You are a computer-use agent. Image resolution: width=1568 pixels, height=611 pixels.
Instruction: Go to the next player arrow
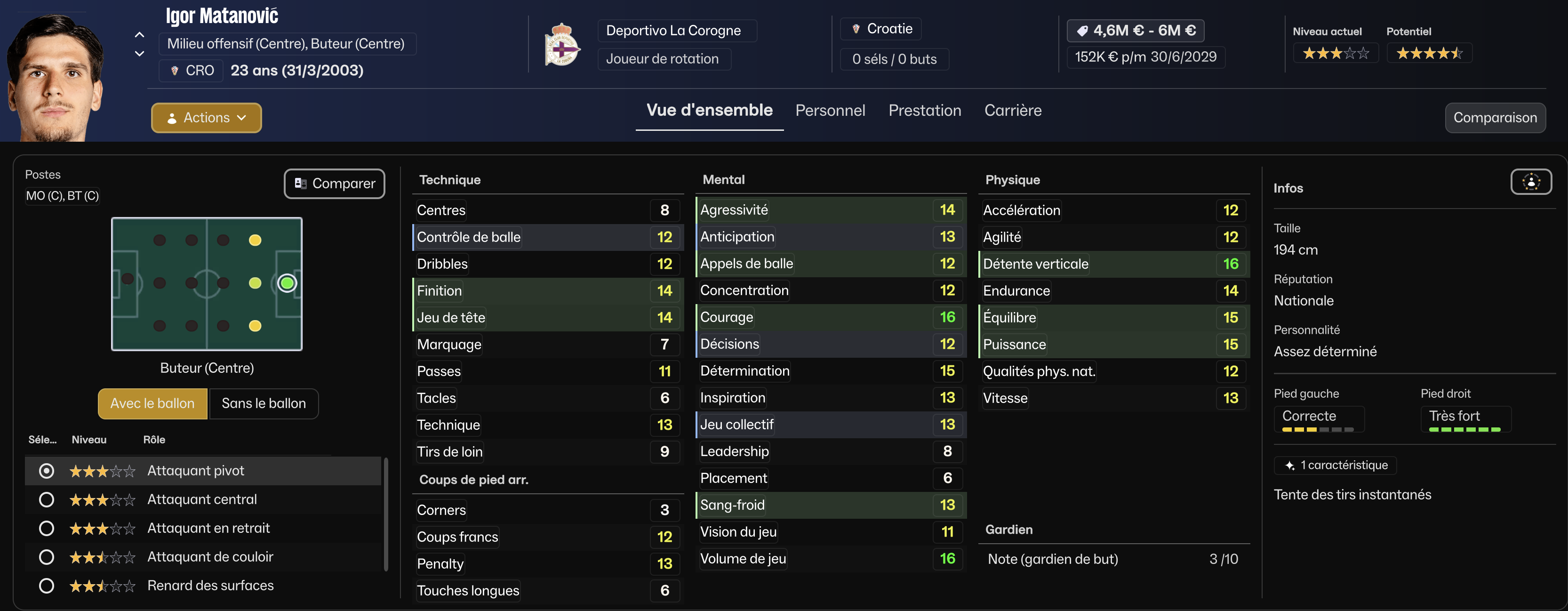(139, 54)
